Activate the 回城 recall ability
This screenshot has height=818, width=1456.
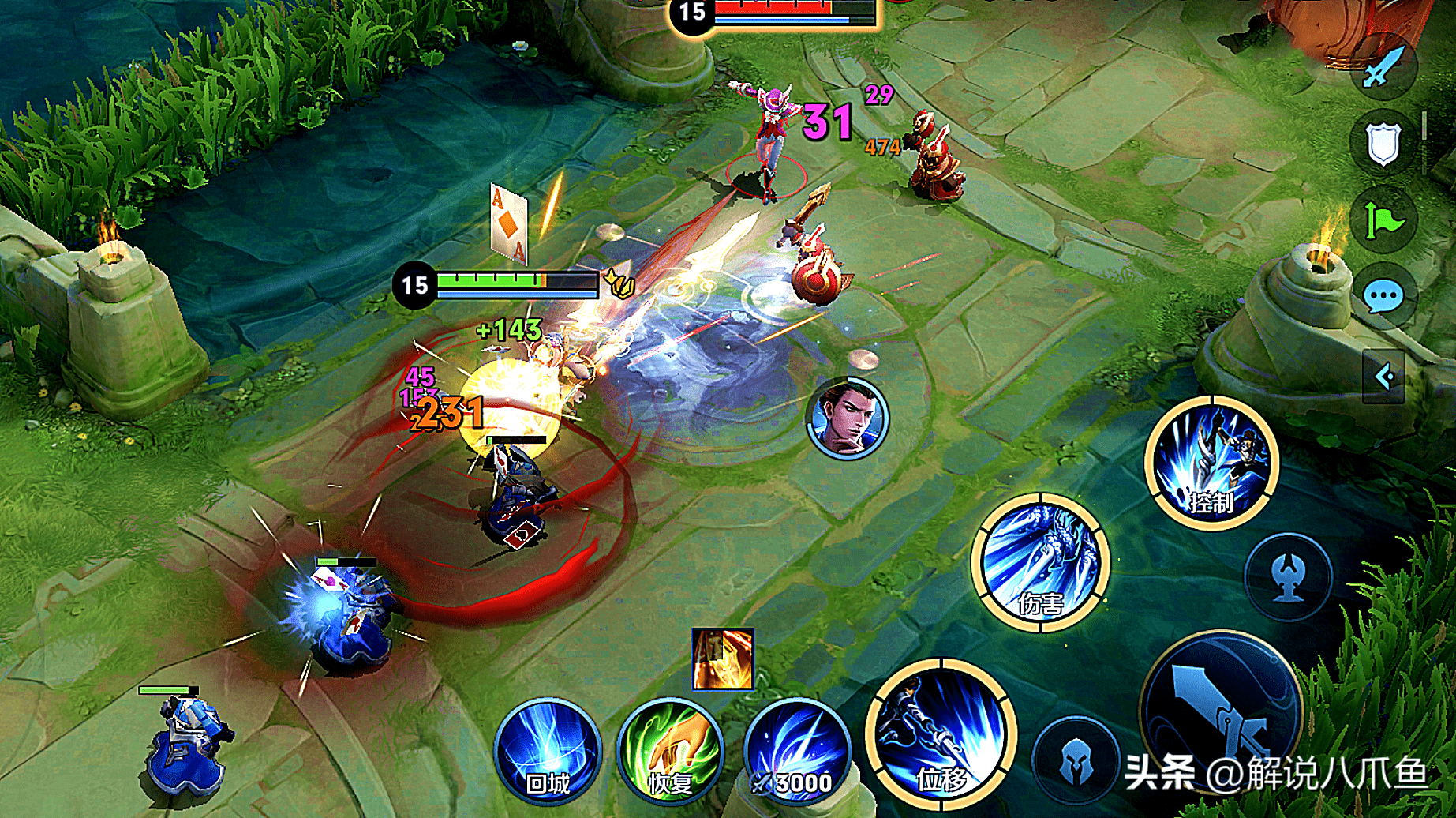point(548,751)
